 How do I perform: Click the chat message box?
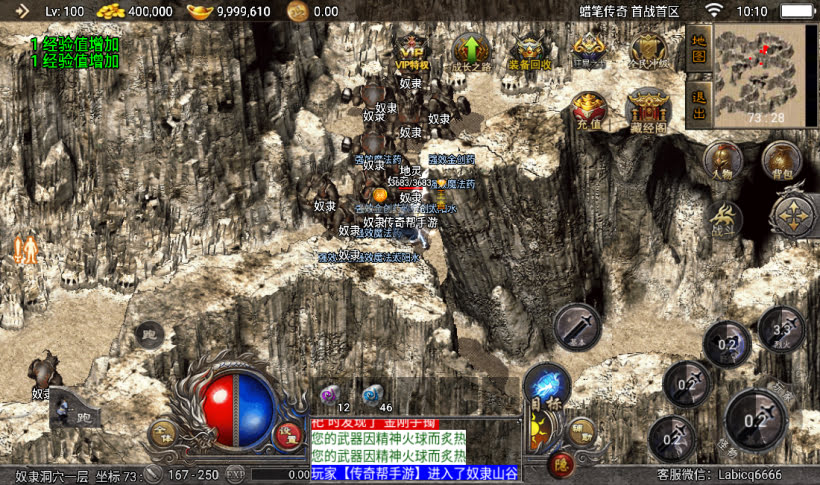coord(414,447)
